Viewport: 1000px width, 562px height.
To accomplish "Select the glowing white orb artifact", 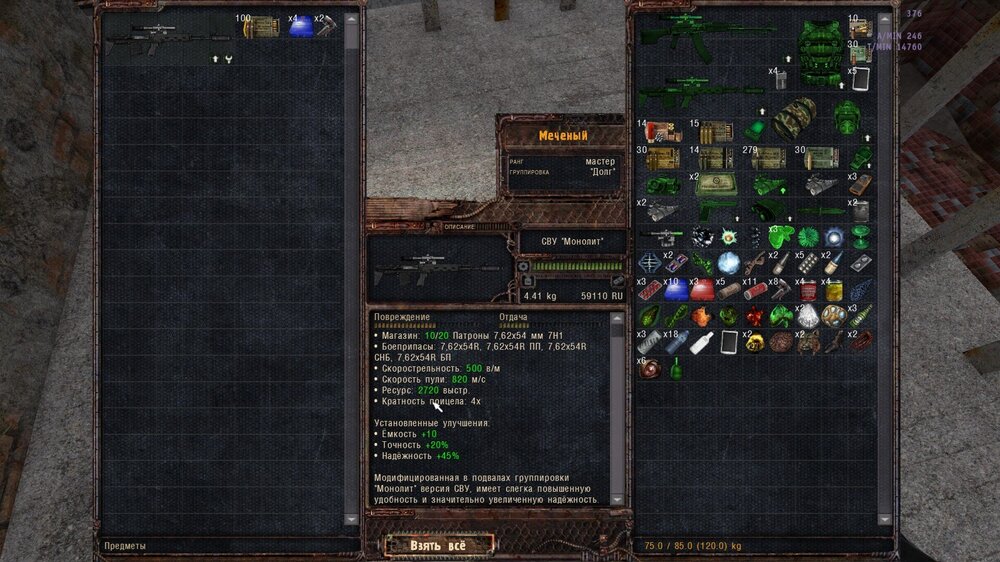I will tap(727, 263).
